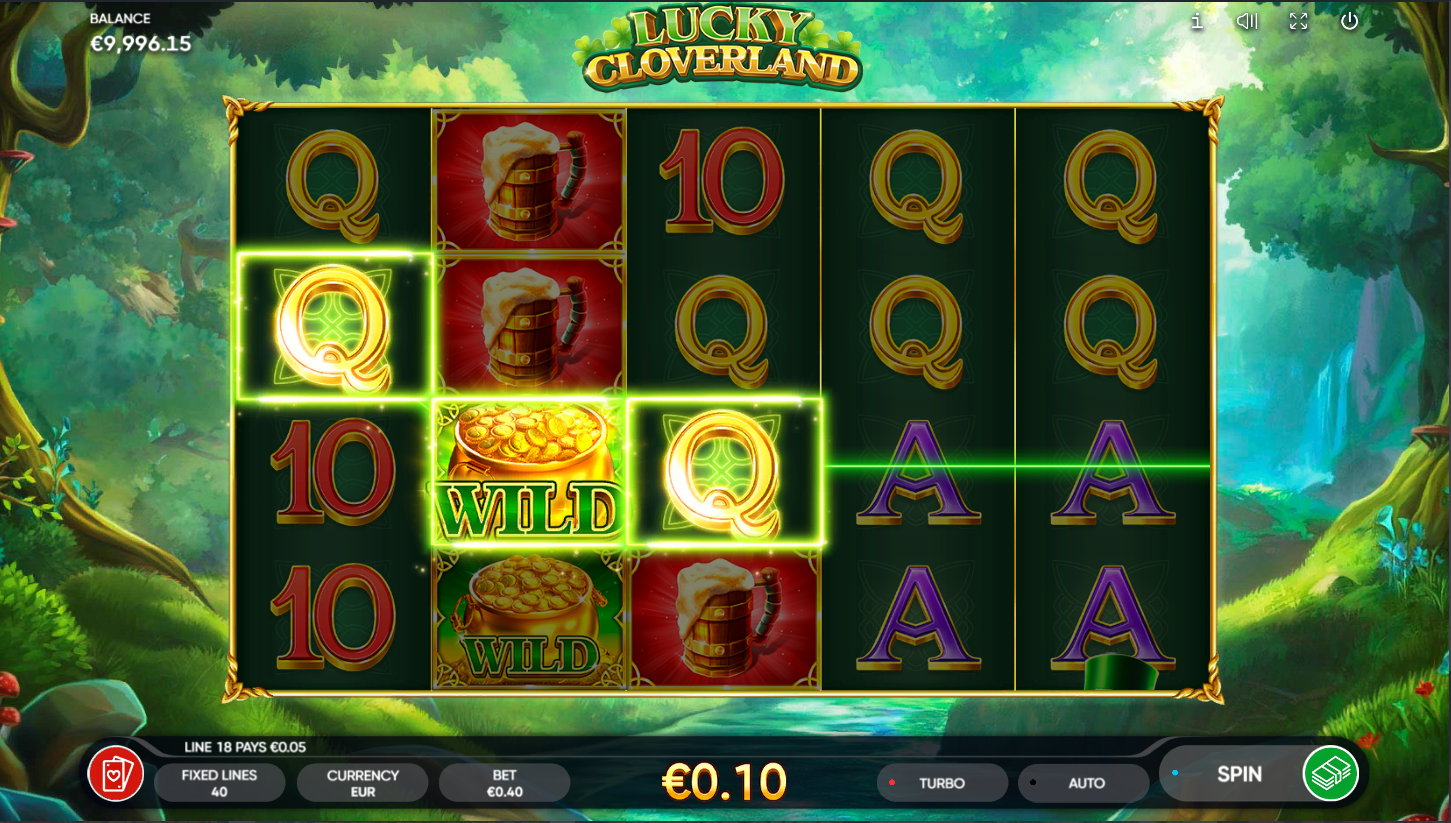Toggle TURBO mode

[942, 783]
